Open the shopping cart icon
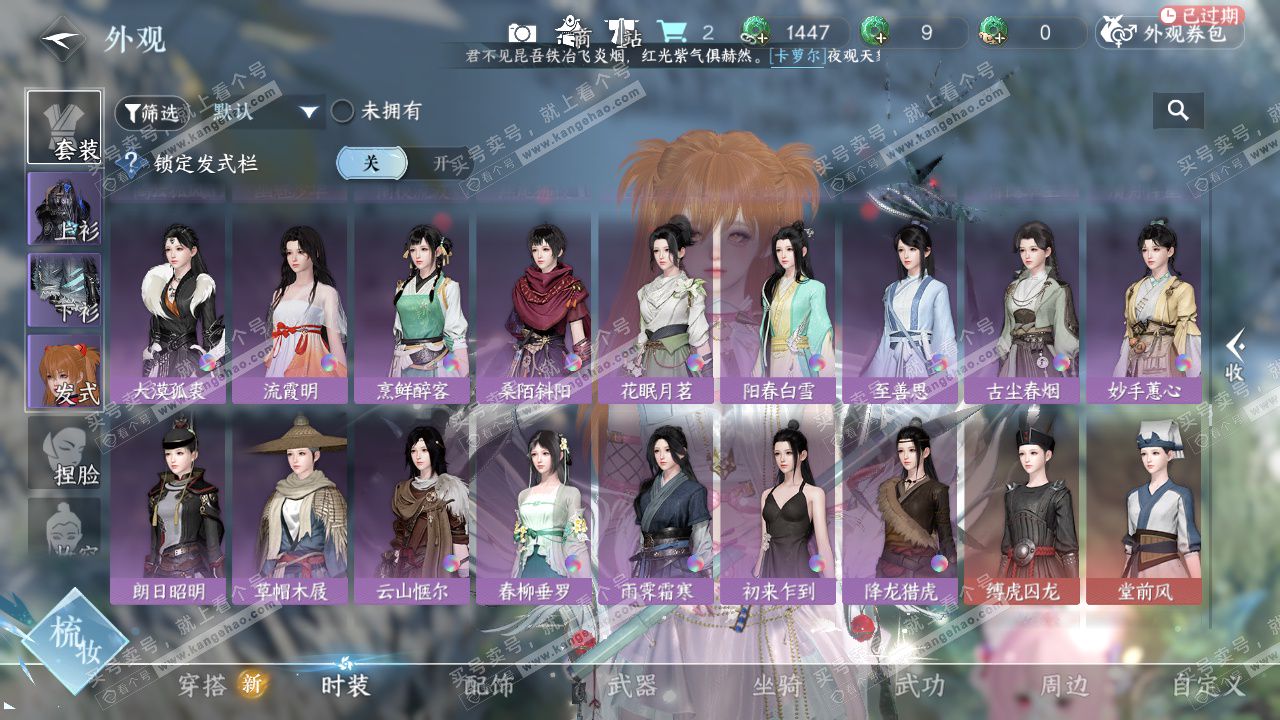The image size is (1280, 720). click(670, 33)
